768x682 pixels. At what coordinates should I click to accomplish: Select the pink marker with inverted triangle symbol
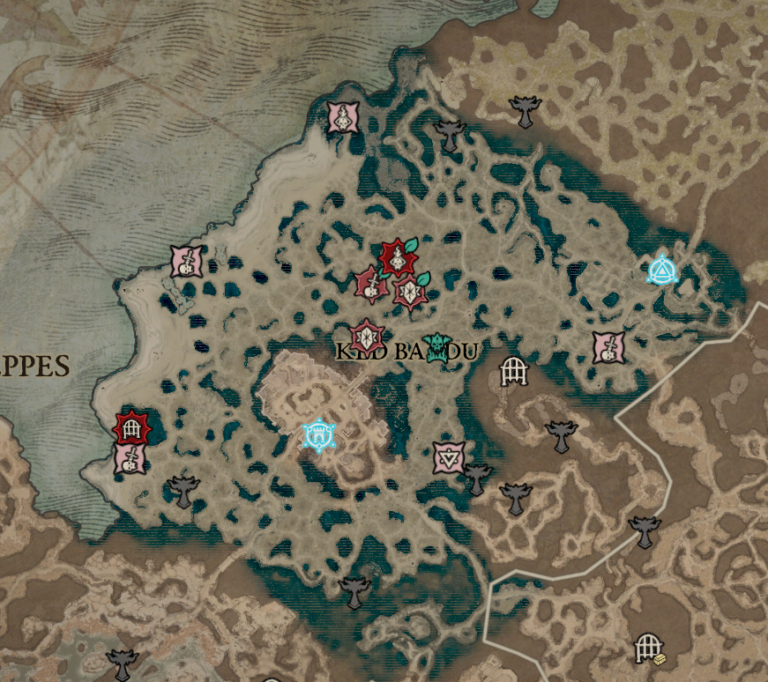[449, 457]
